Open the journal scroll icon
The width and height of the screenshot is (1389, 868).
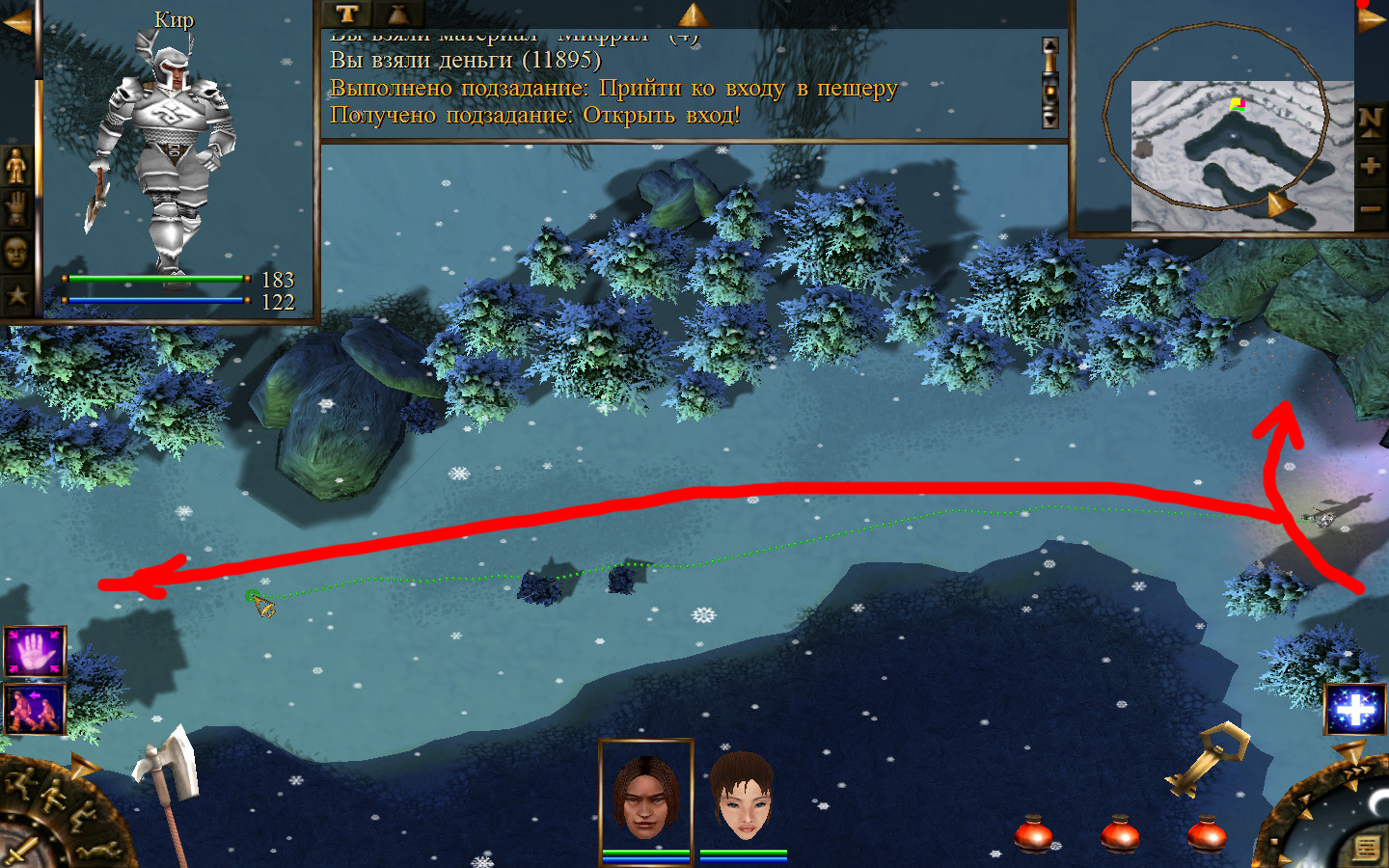tap(1366, 847)
